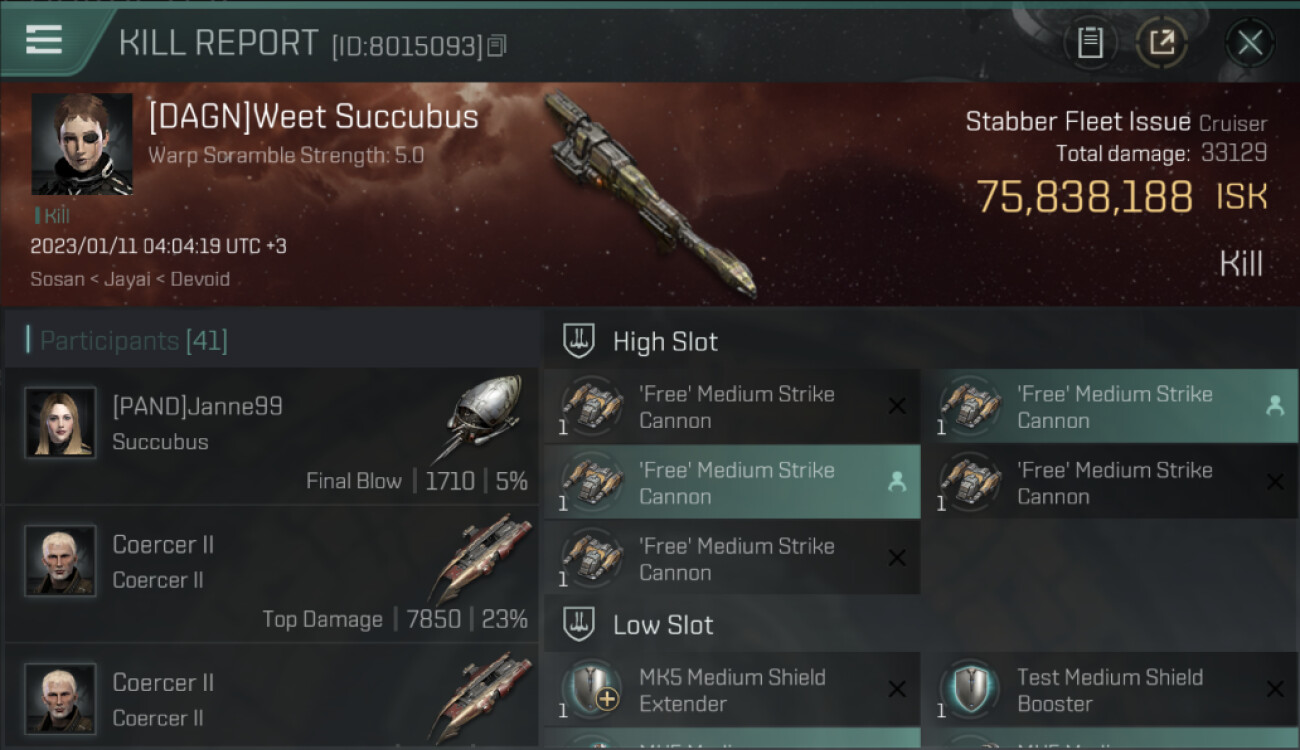Share the kill report

pyautogui.click(x=1162, y=42)
